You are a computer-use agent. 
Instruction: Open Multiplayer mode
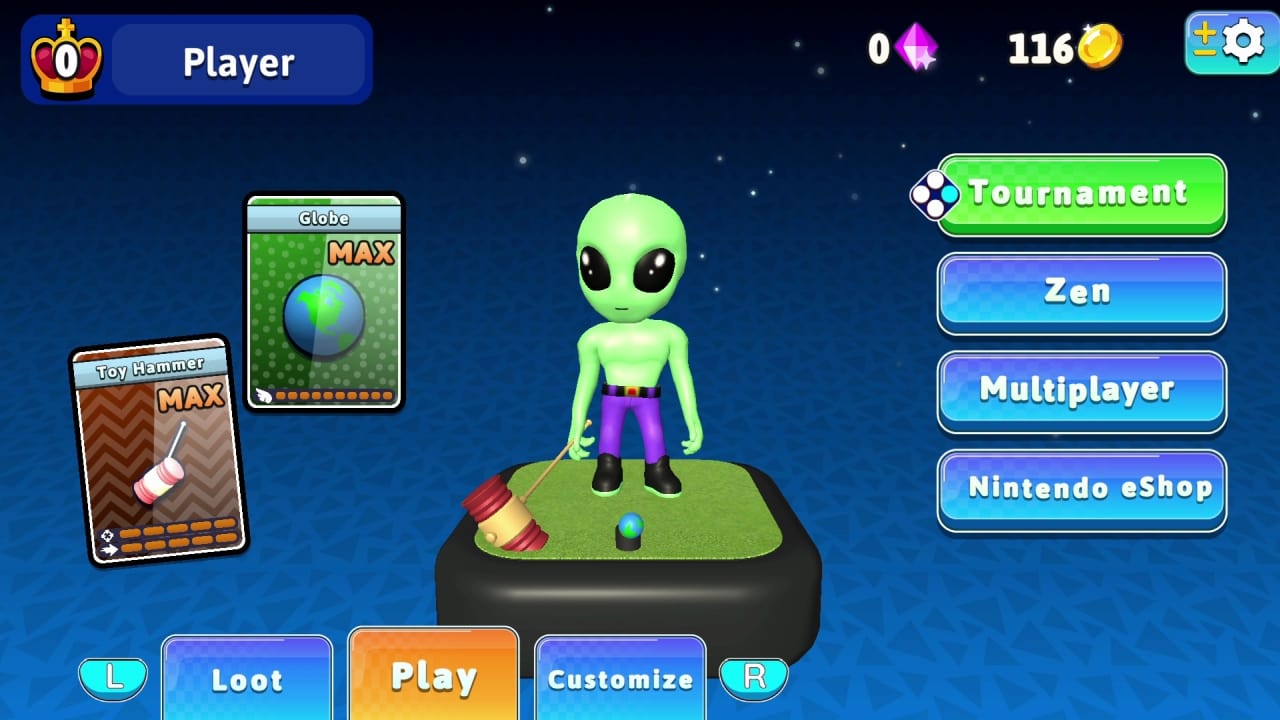pos(1081,390)
